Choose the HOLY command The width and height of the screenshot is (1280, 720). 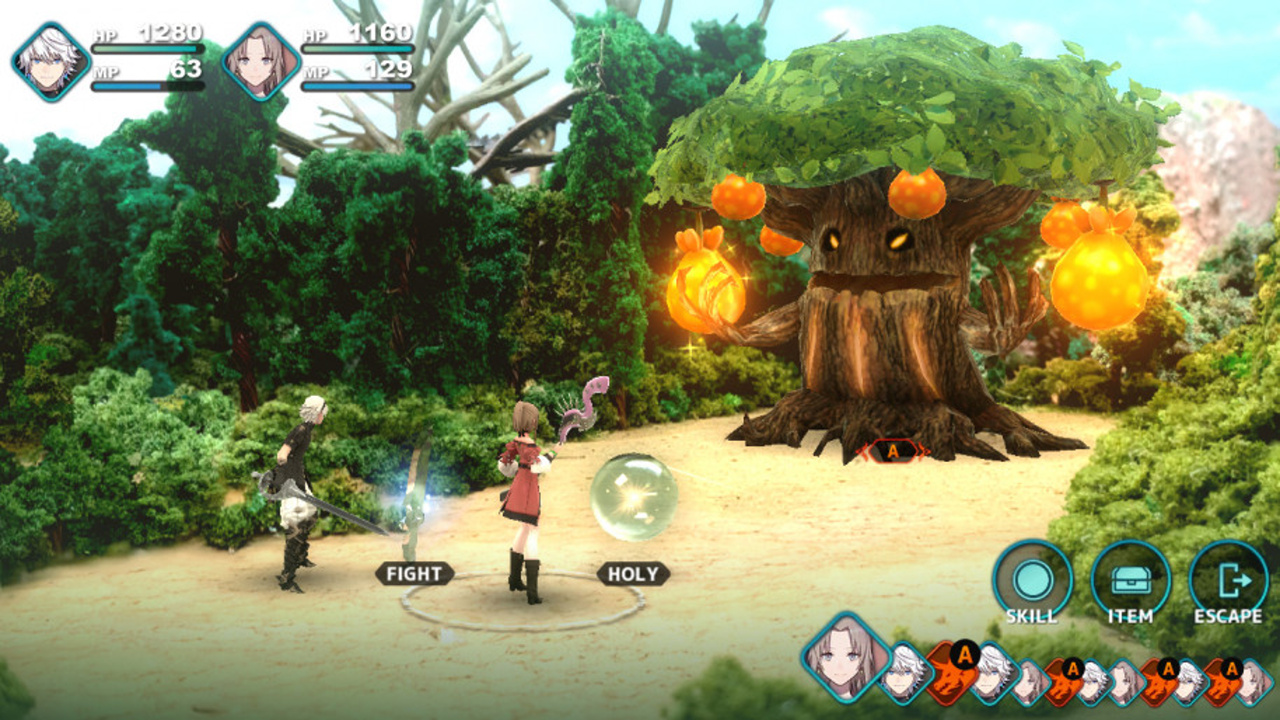(x=633, y=574)
